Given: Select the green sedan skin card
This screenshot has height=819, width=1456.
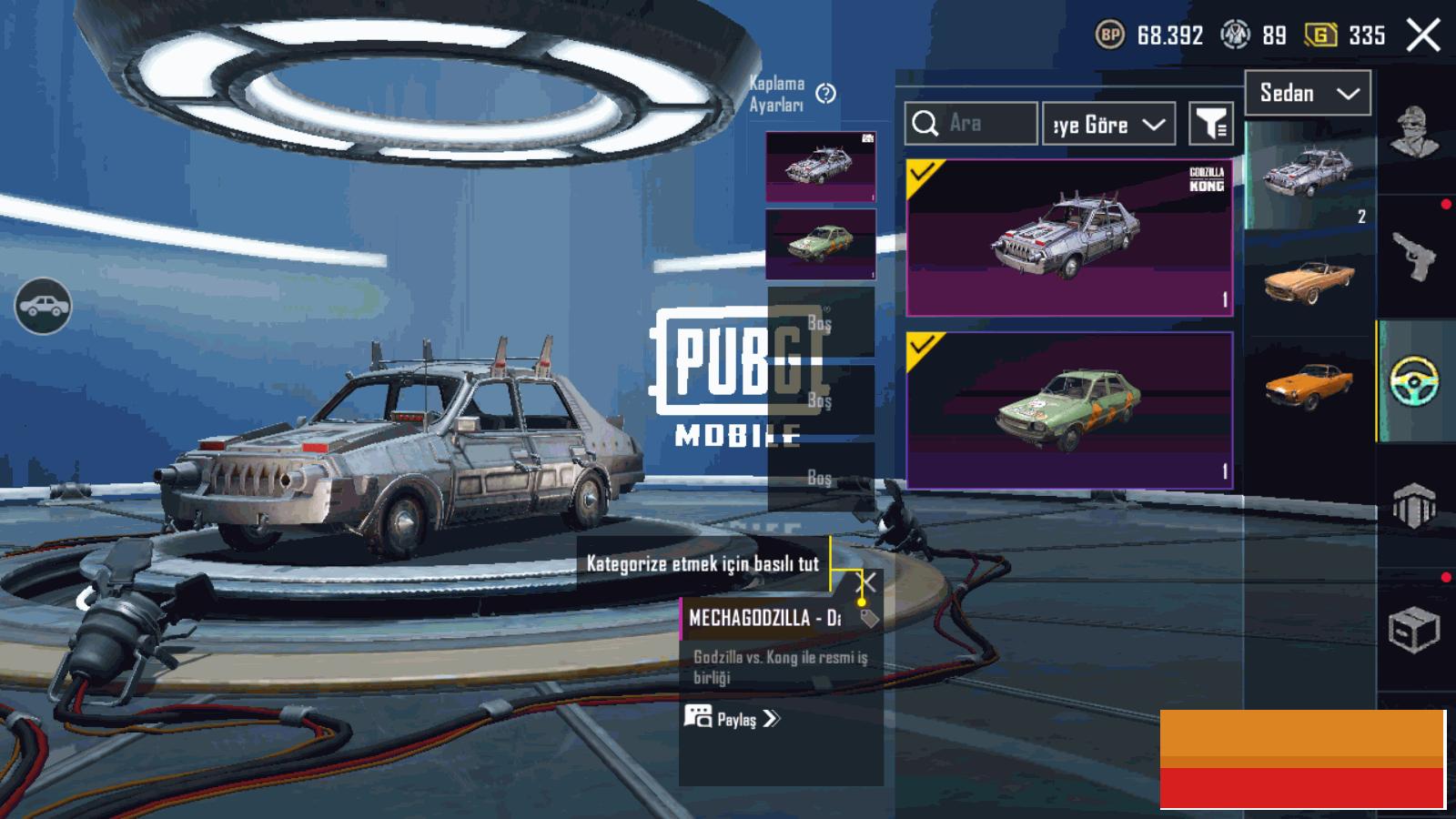Looking at the screenshot, I should pyautogui.click(x=1069, y=410).
